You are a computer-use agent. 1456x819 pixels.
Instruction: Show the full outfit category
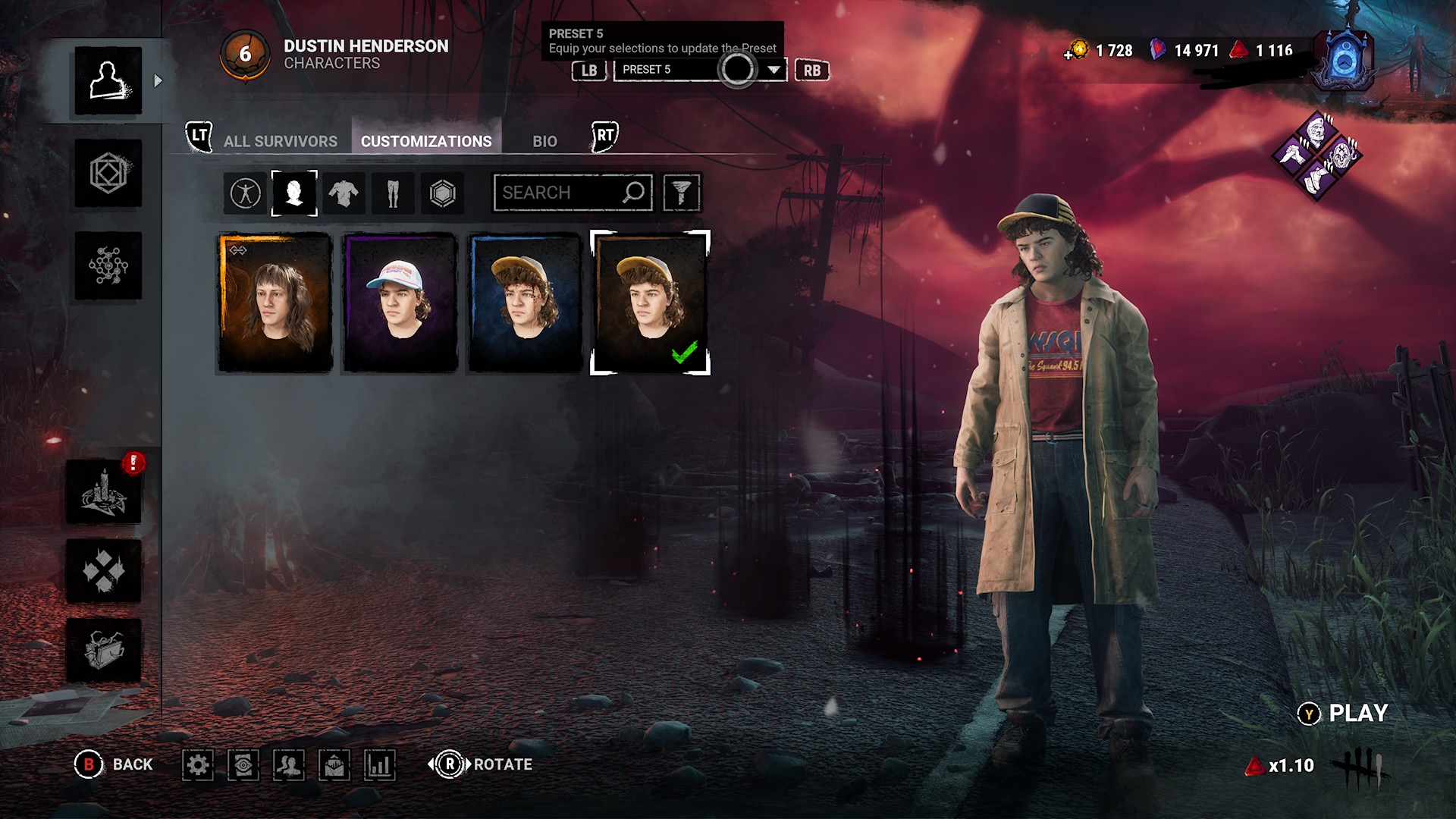pyautogui.click(x=245, y=193)
